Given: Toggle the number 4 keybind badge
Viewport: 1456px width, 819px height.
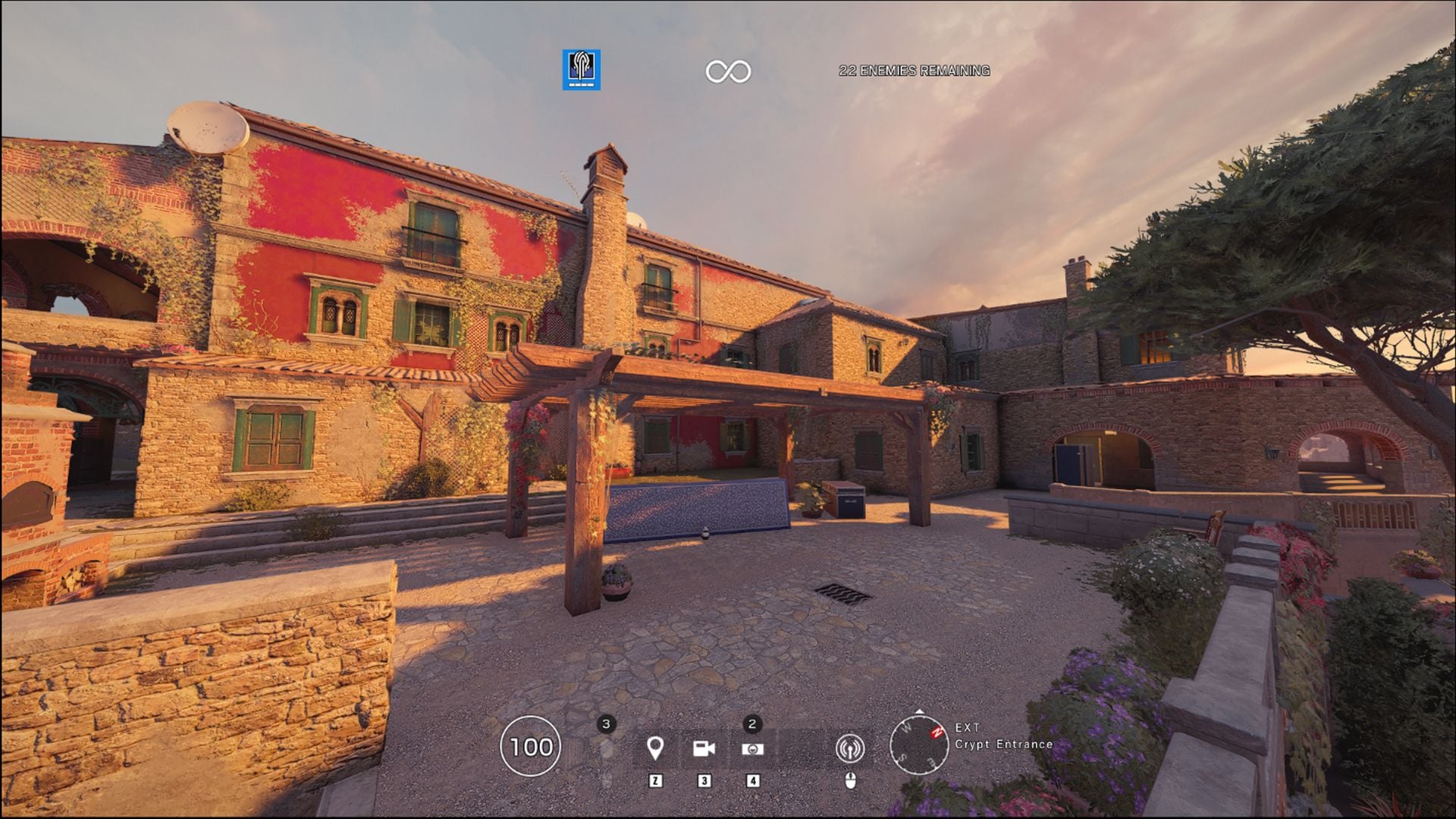Looking at the screenshot, I should pyautogui.click(x=753, y=781).
